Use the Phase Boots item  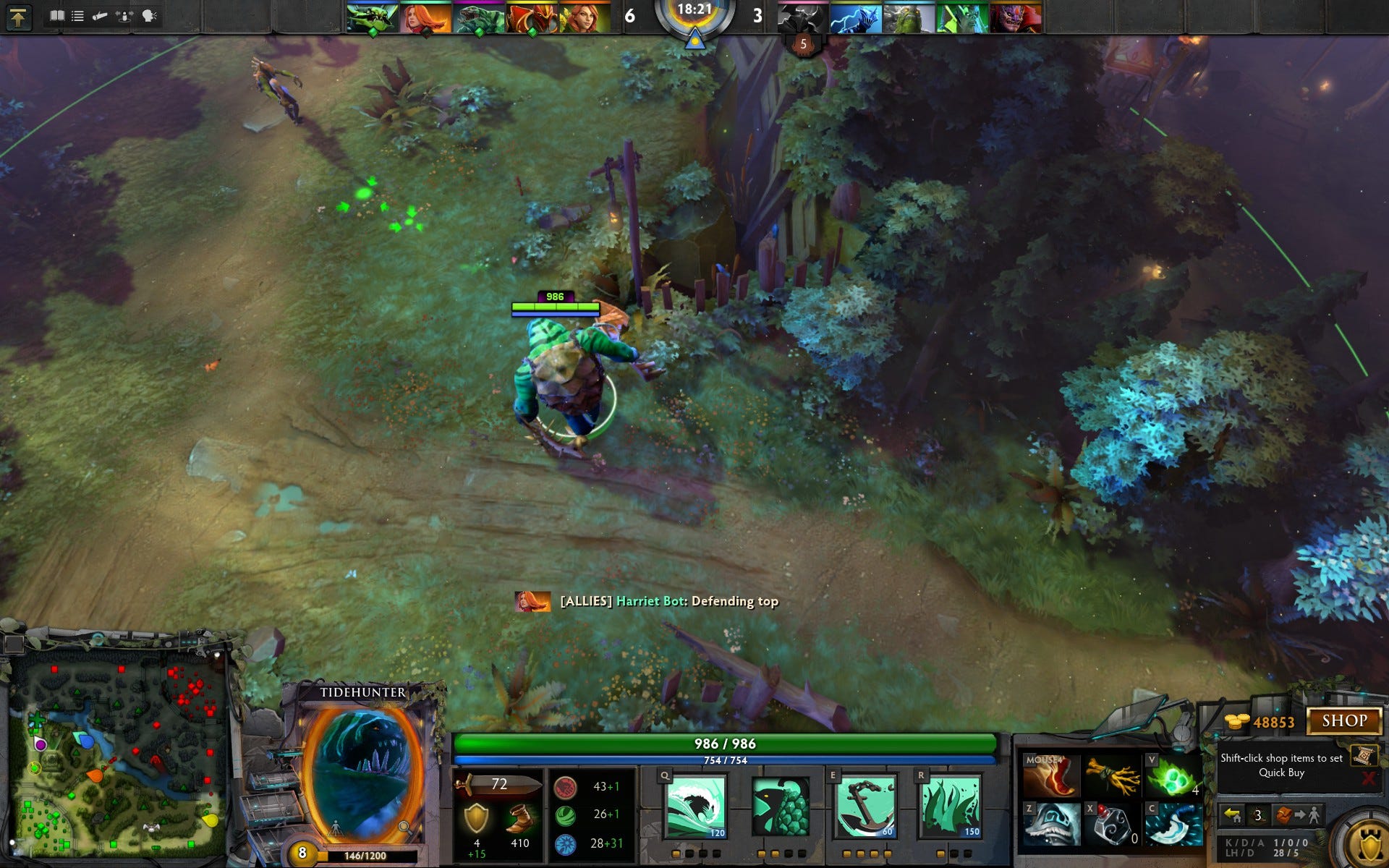pos(1051,776)
